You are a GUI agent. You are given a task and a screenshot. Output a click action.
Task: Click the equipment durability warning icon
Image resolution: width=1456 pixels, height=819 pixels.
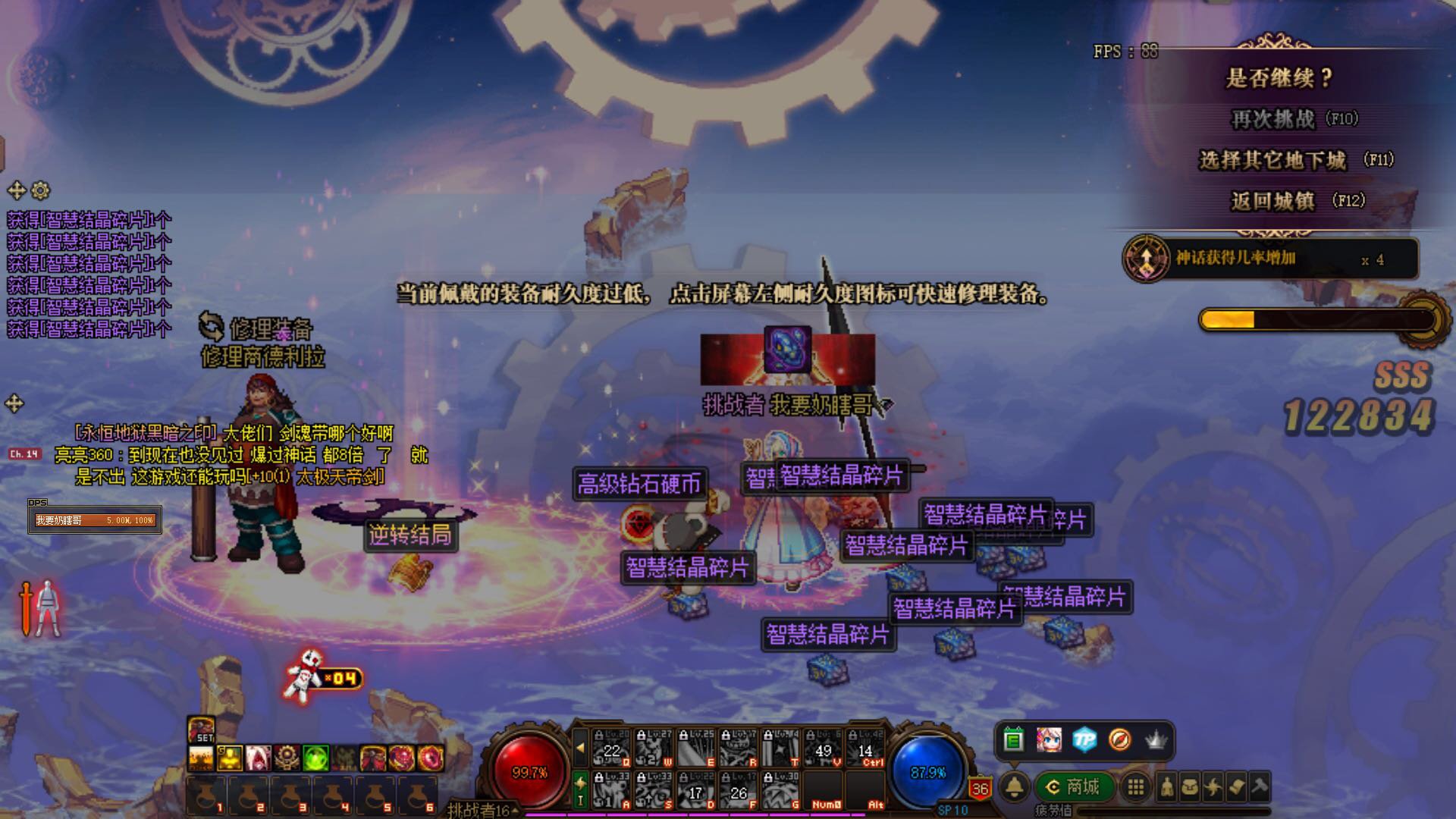pos(39,608)
